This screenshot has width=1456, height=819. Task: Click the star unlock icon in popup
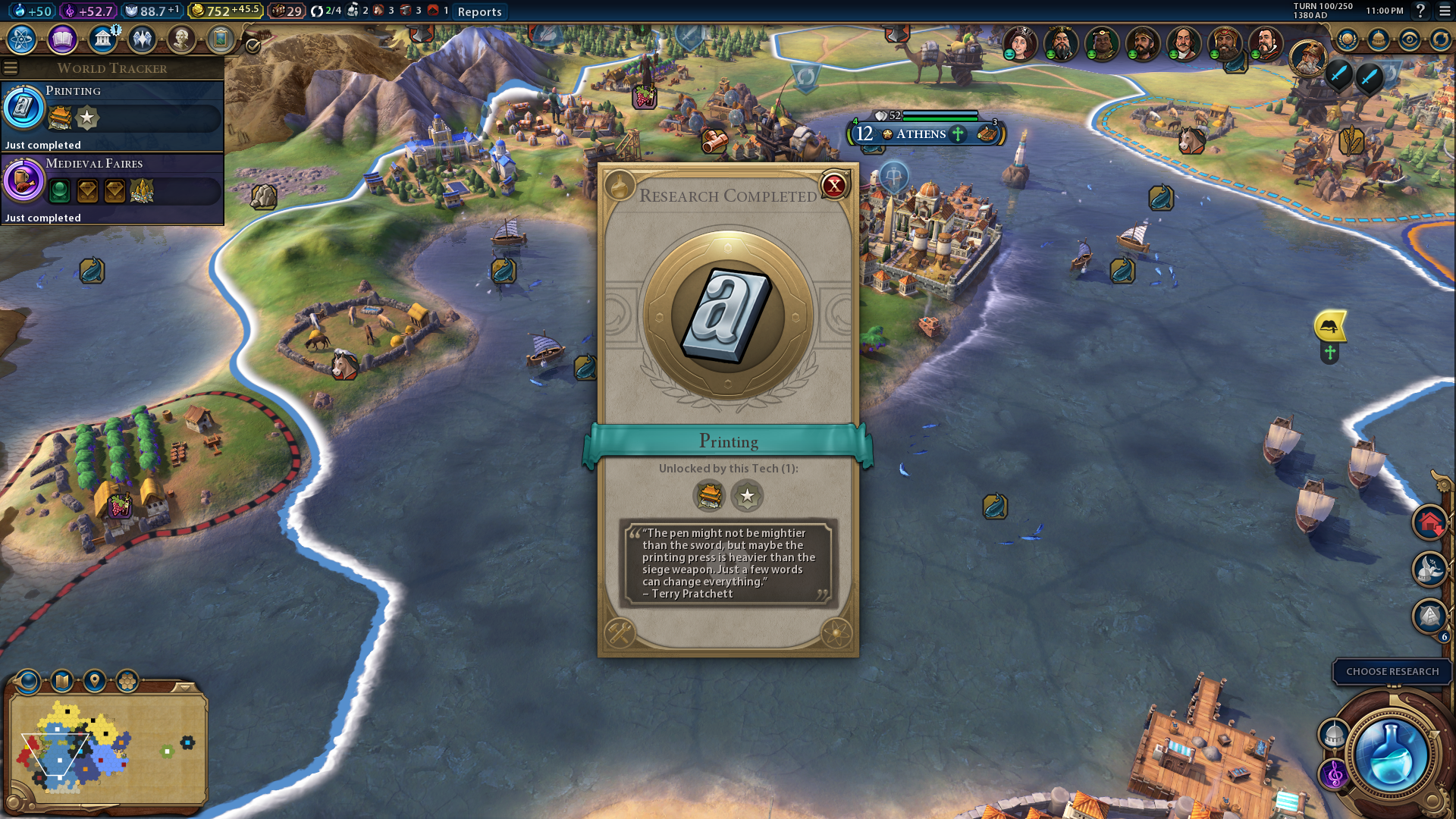pyautogui.click(x=747, y=496)
